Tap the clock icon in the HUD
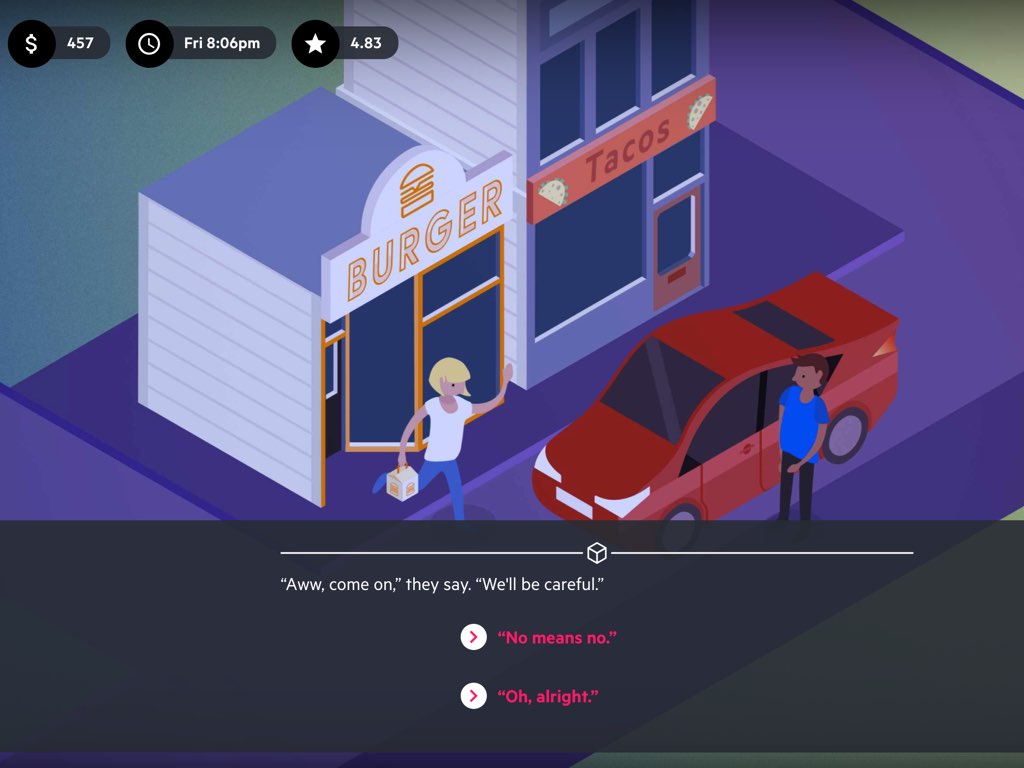 (x=149, y=44)
